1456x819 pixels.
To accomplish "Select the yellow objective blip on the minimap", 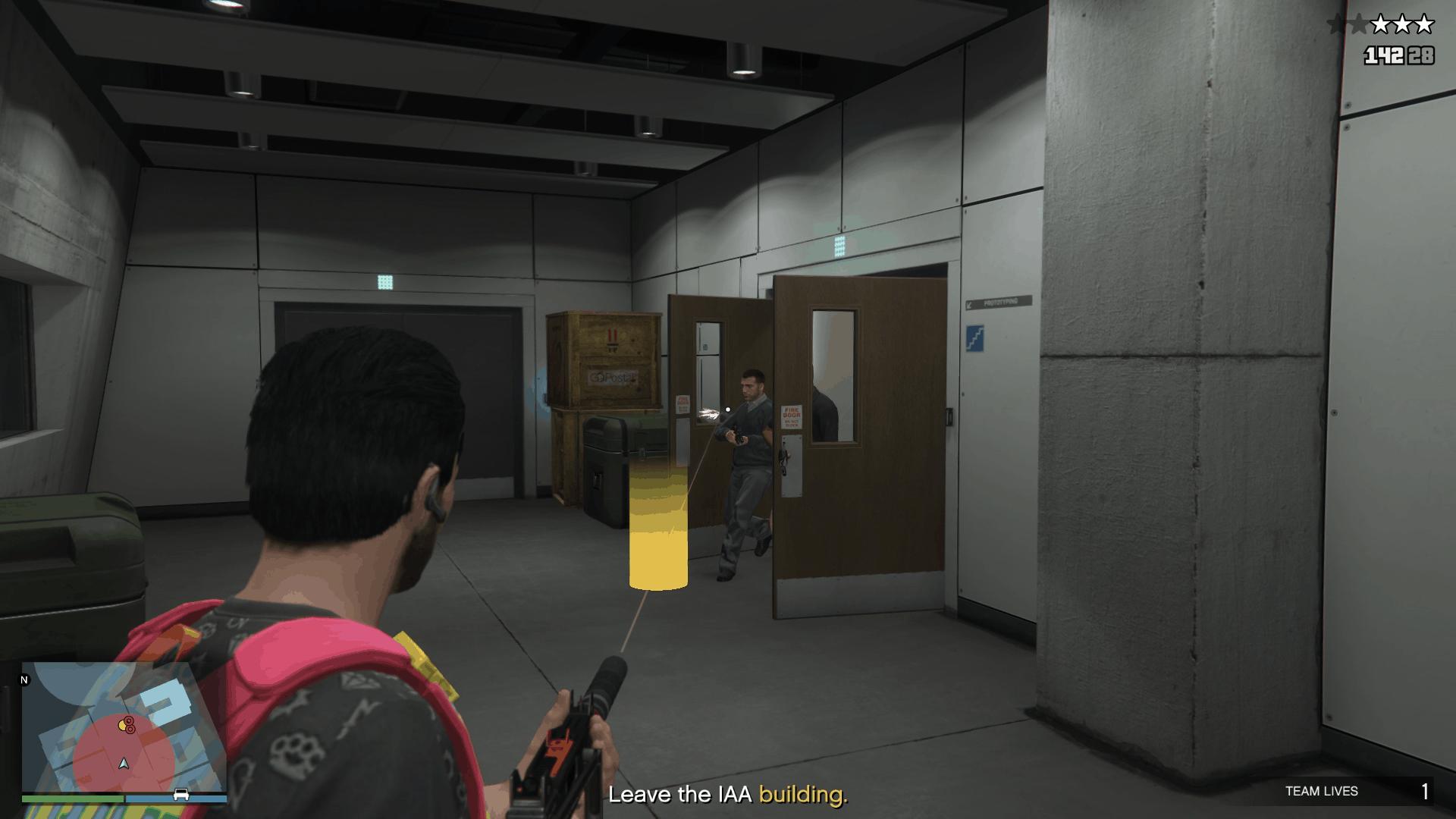I will 121,726.
